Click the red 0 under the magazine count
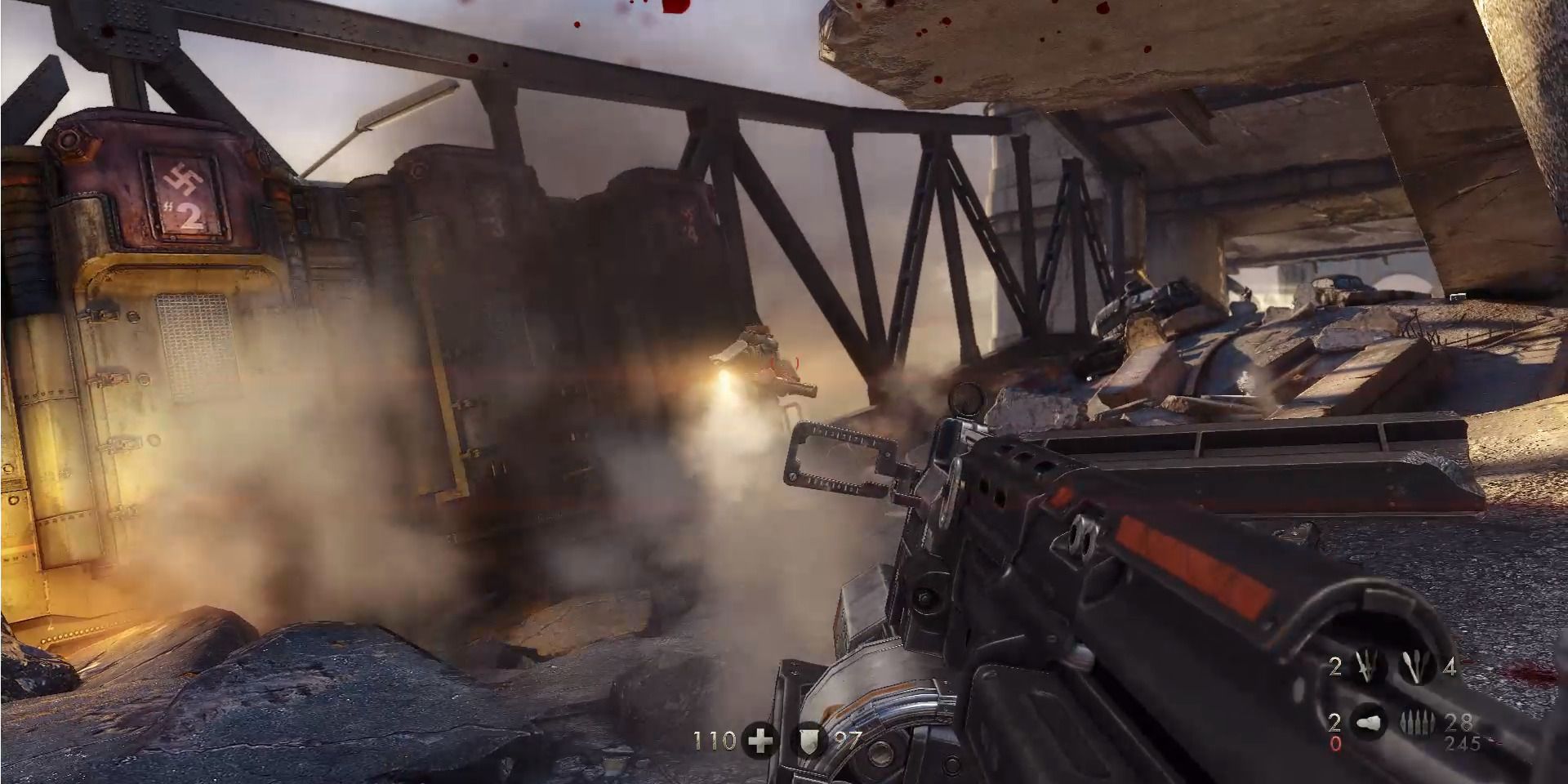 (1337, 744)
